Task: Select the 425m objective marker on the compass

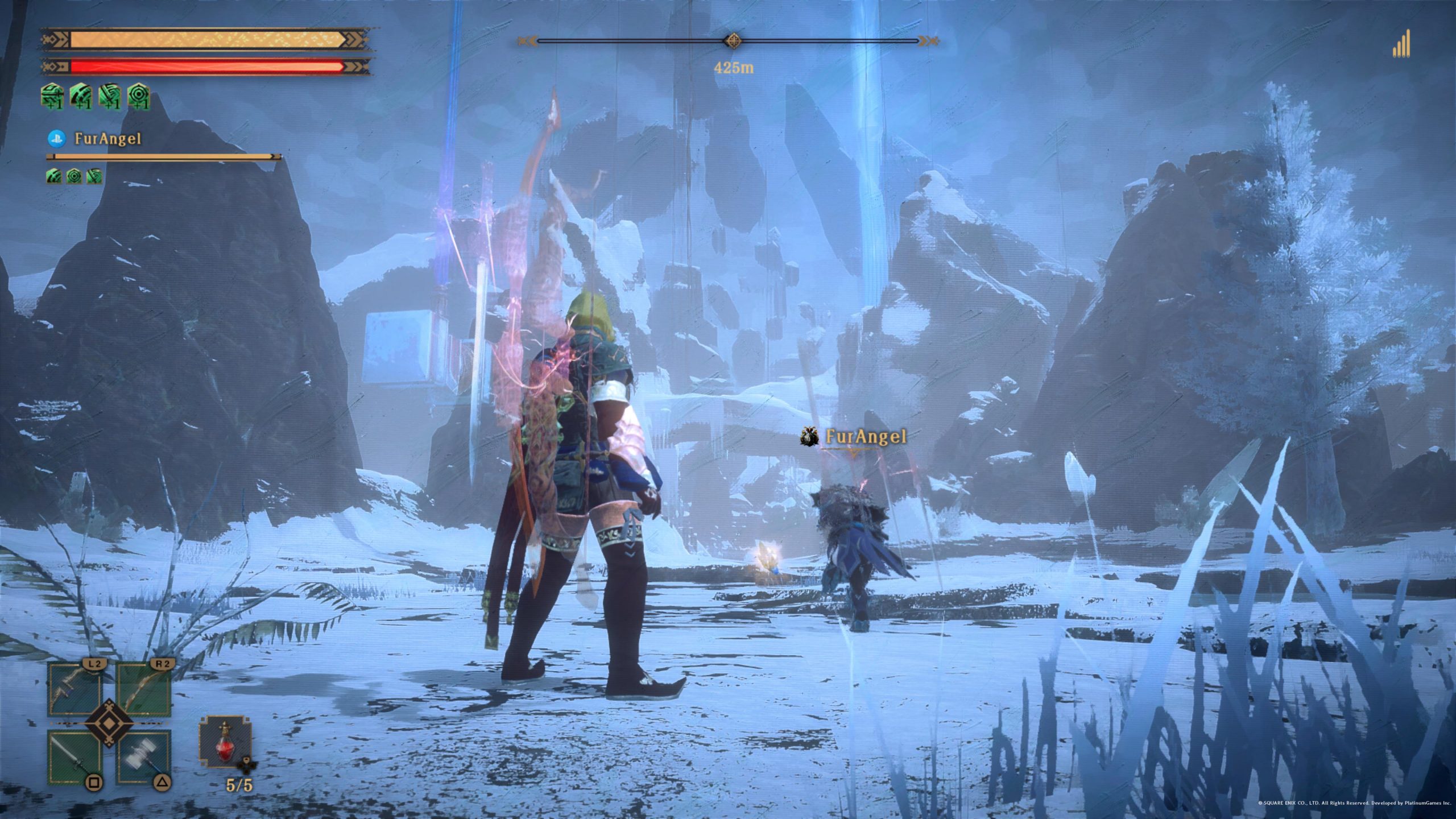Action: point(735,40)
